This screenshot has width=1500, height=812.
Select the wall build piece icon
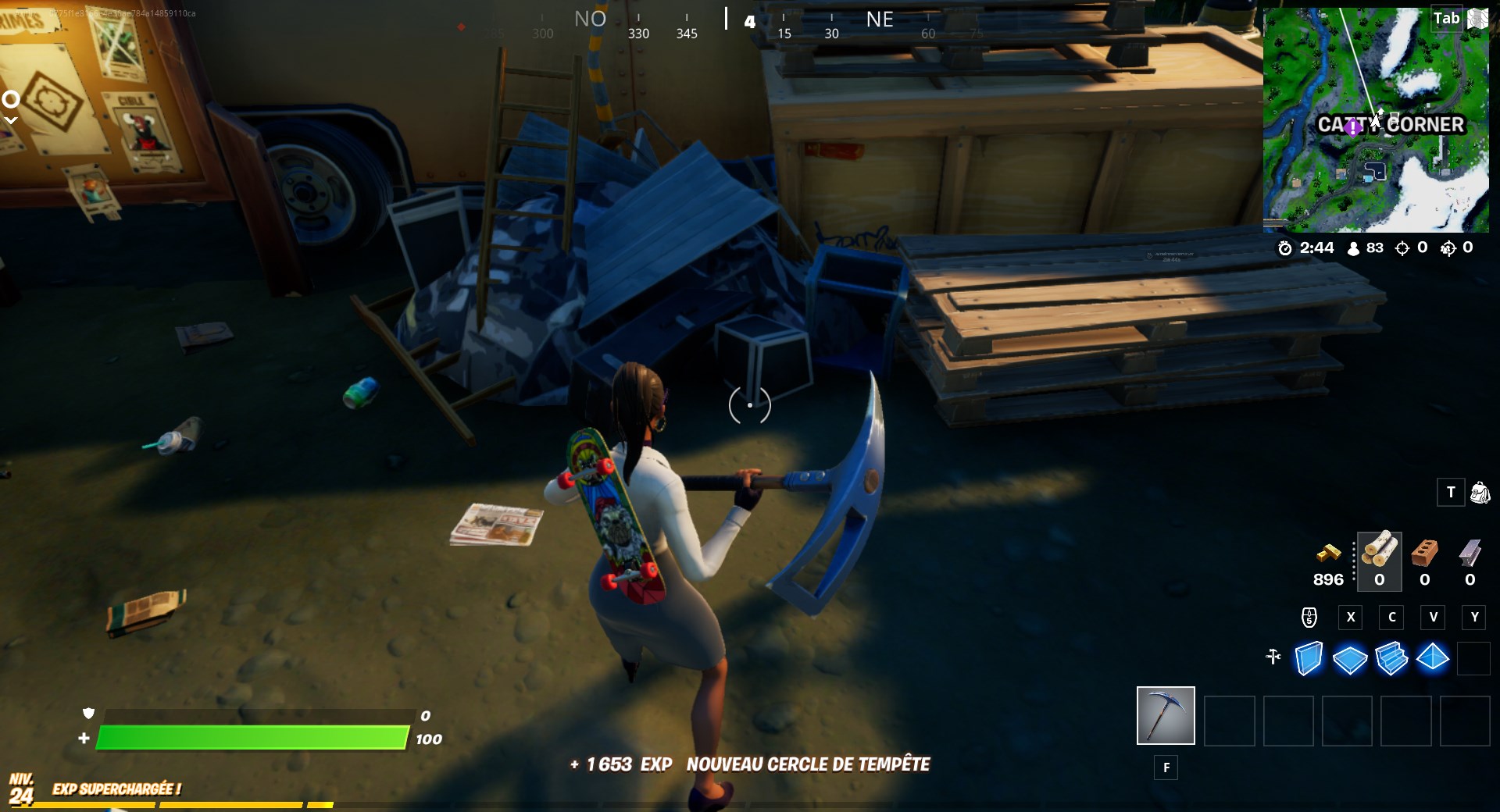click(x=1309, y=660)
